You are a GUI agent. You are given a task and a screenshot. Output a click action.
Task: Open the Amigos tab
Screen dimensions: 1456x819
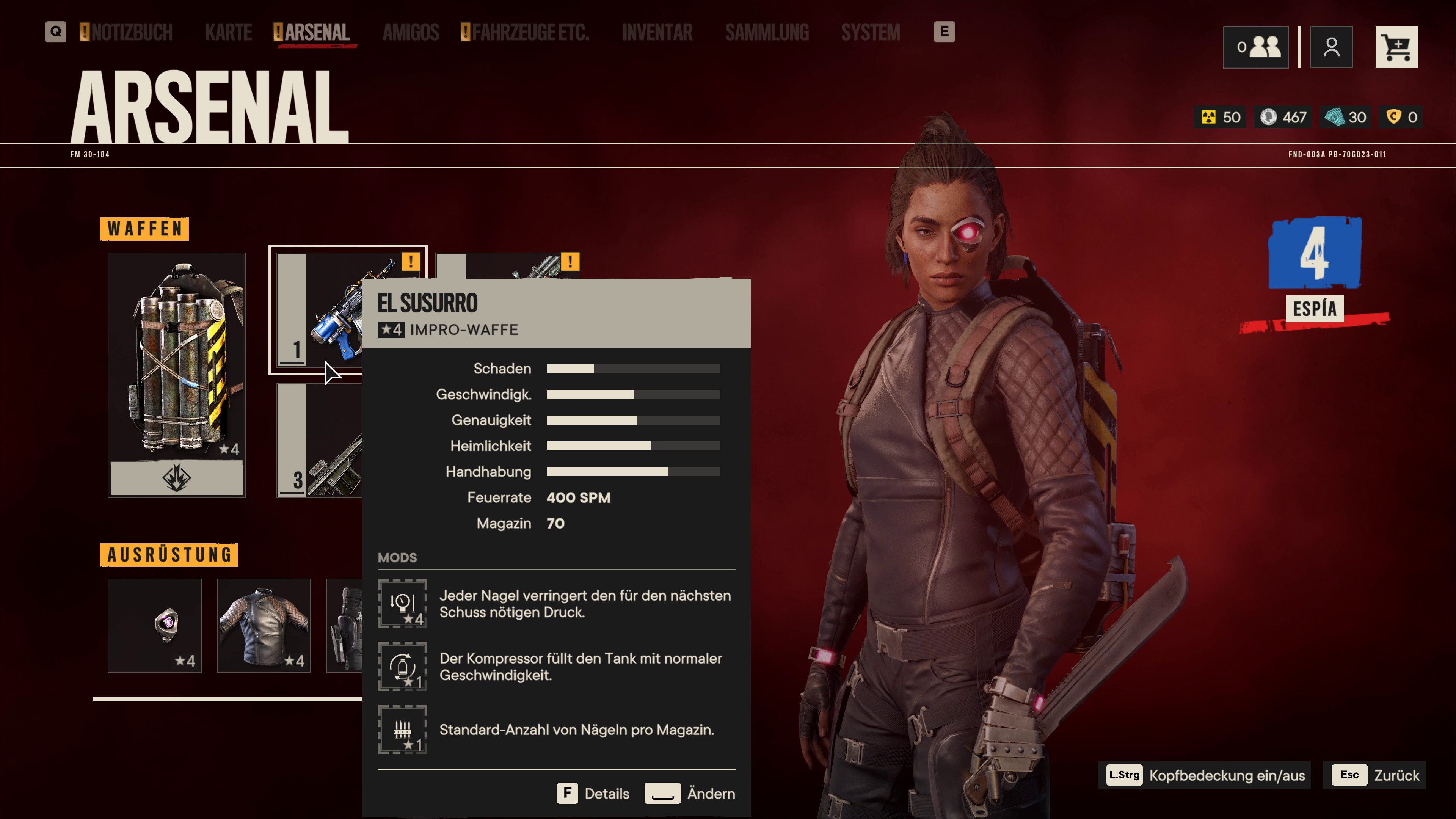(411, 32)
